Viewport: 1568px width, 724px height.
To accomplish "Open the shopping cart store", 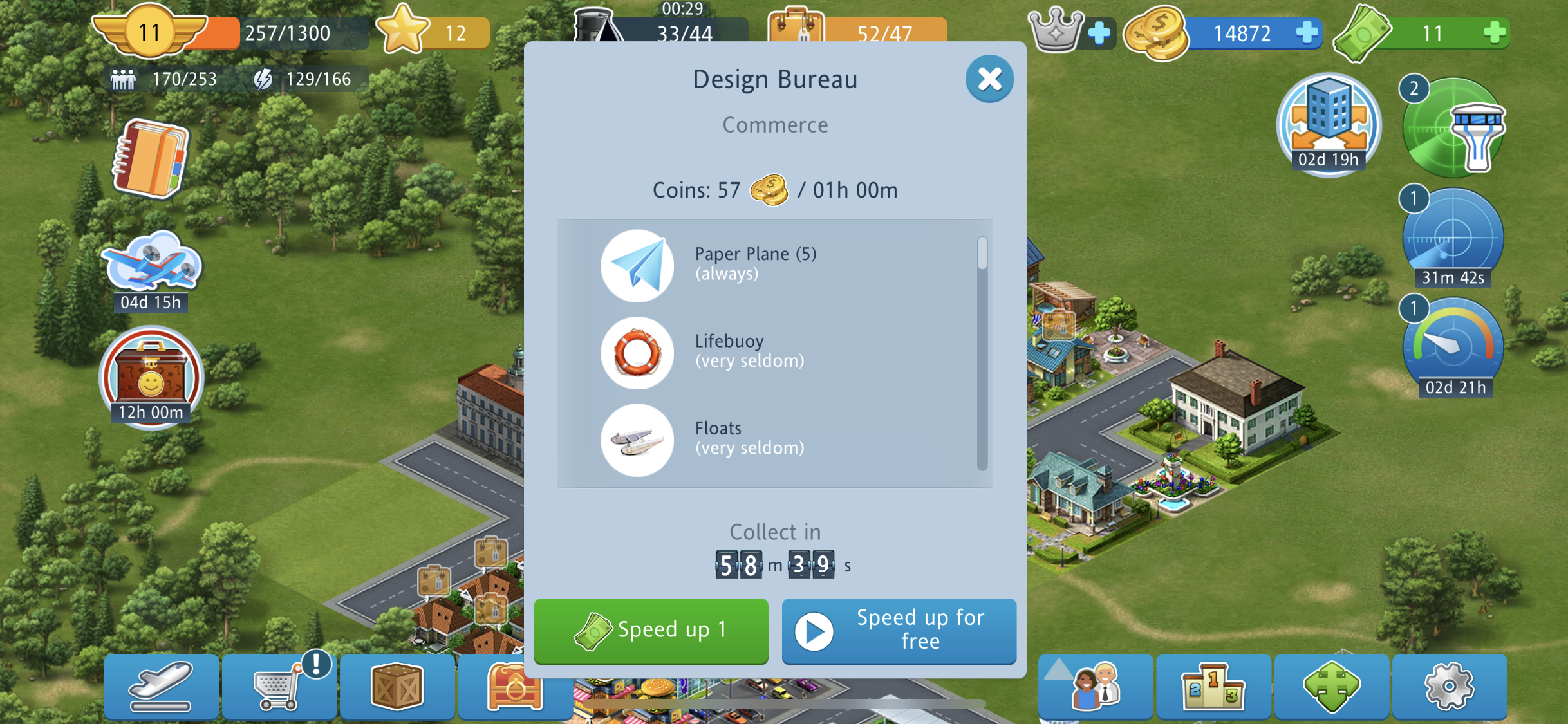I will click(279, 687).
